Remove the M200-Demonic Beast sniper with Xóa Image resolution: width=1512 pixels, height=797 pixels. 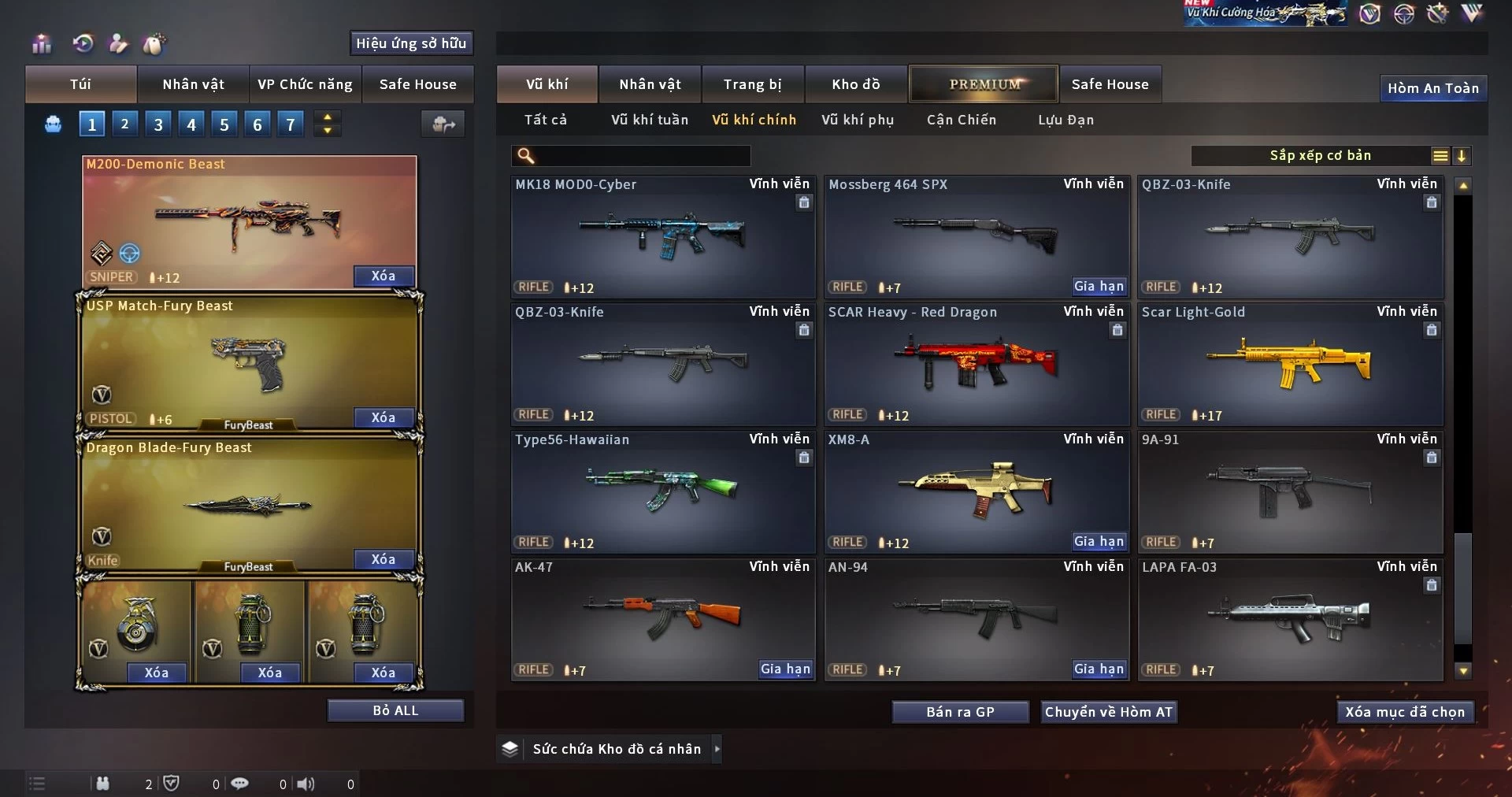[383, 276]
